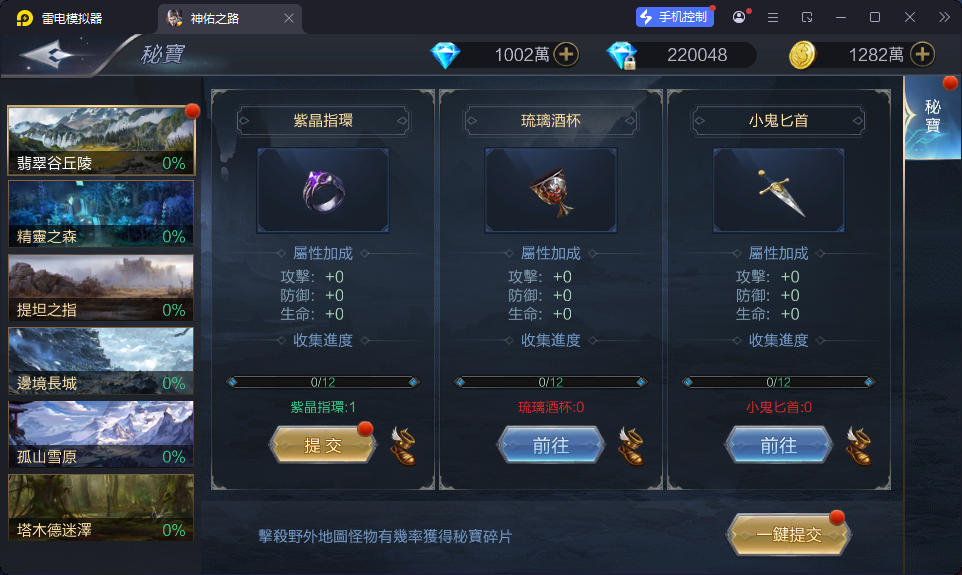The width and height of the screenshot is (962, 575).
Task: Click winged boot icon under 琉璃酒杯
Action: click(x=631, y=446)
